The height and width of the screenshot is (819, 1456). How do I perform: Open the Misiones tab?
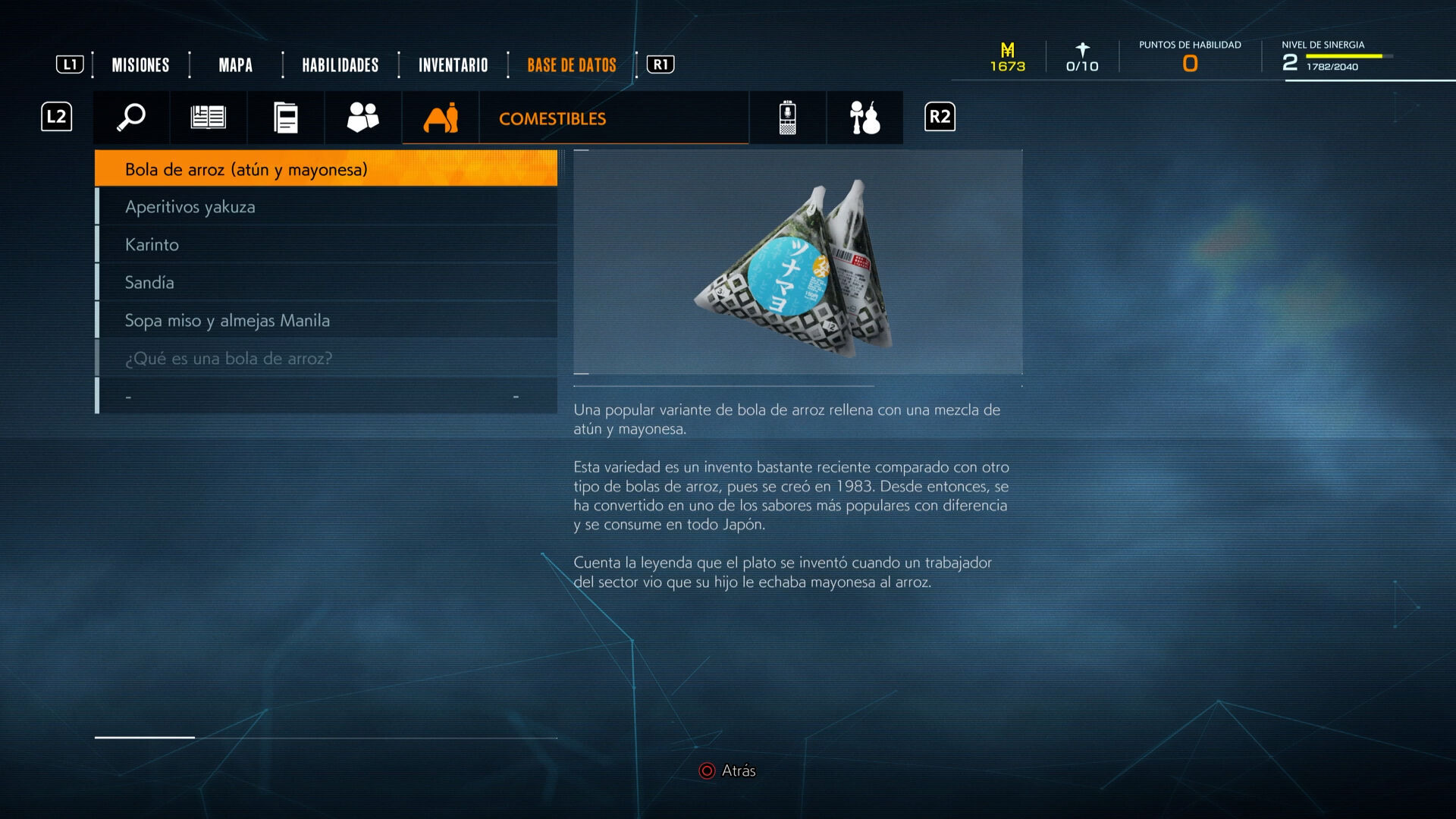[140, 65]
